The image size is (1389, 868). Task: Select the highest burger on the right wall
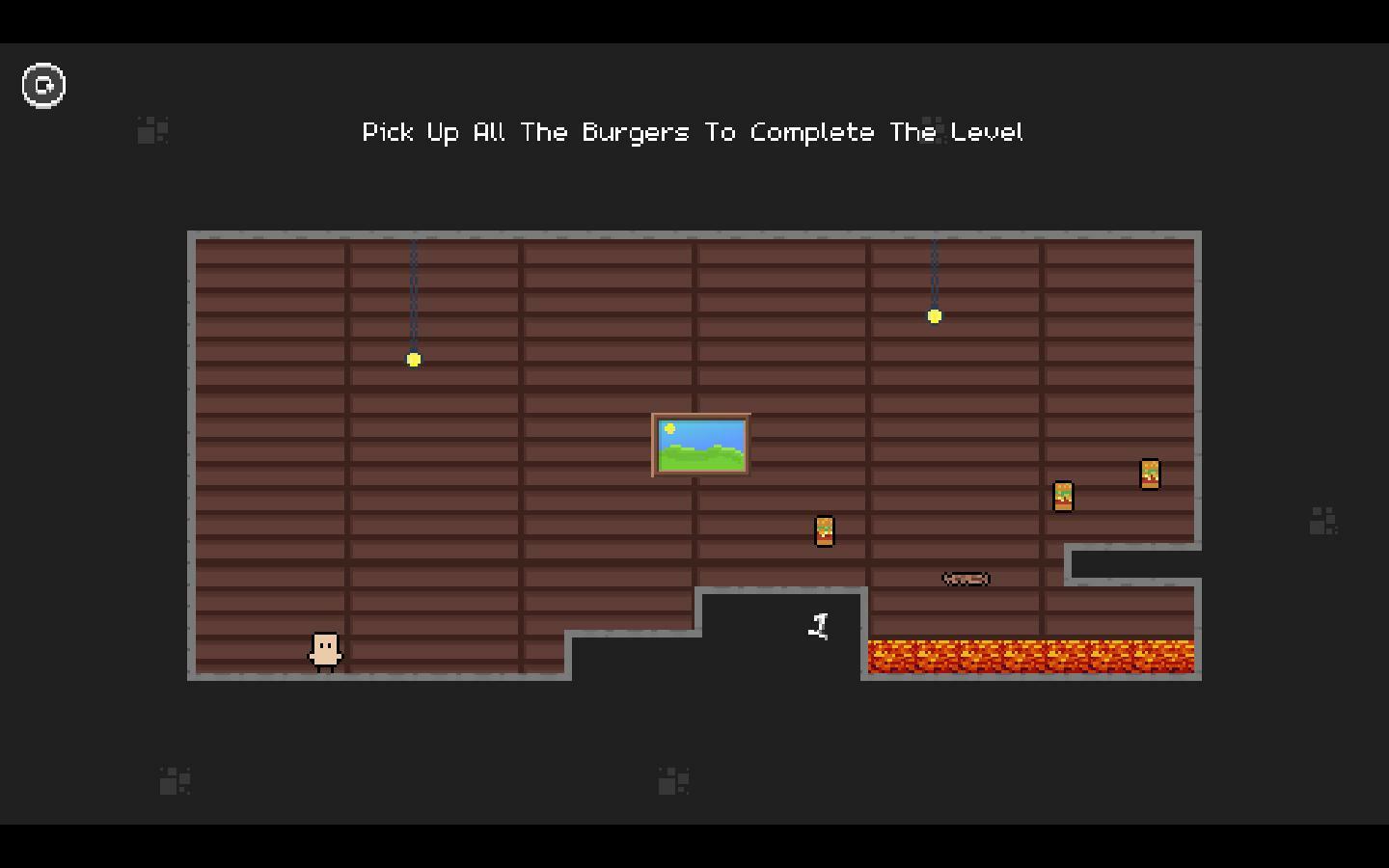(x=1149, y=473)
